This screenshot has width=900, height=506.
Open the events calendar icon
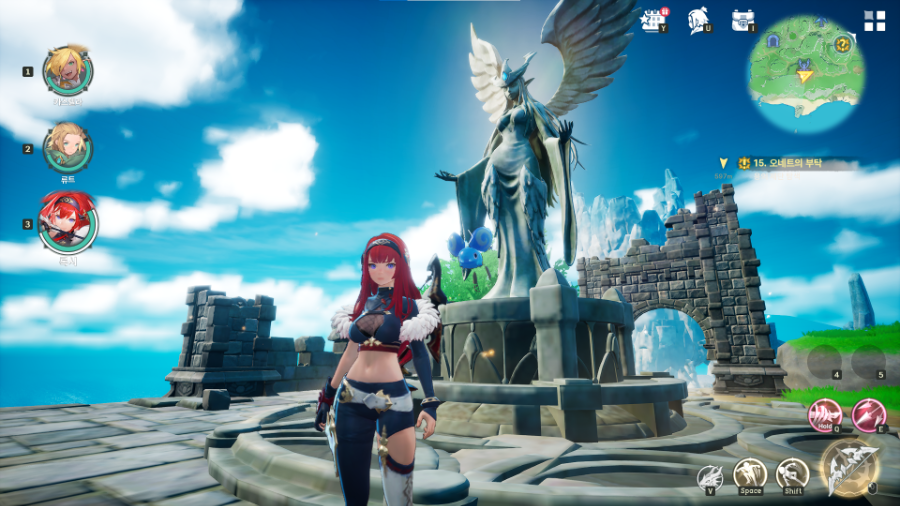click(653, 20)
